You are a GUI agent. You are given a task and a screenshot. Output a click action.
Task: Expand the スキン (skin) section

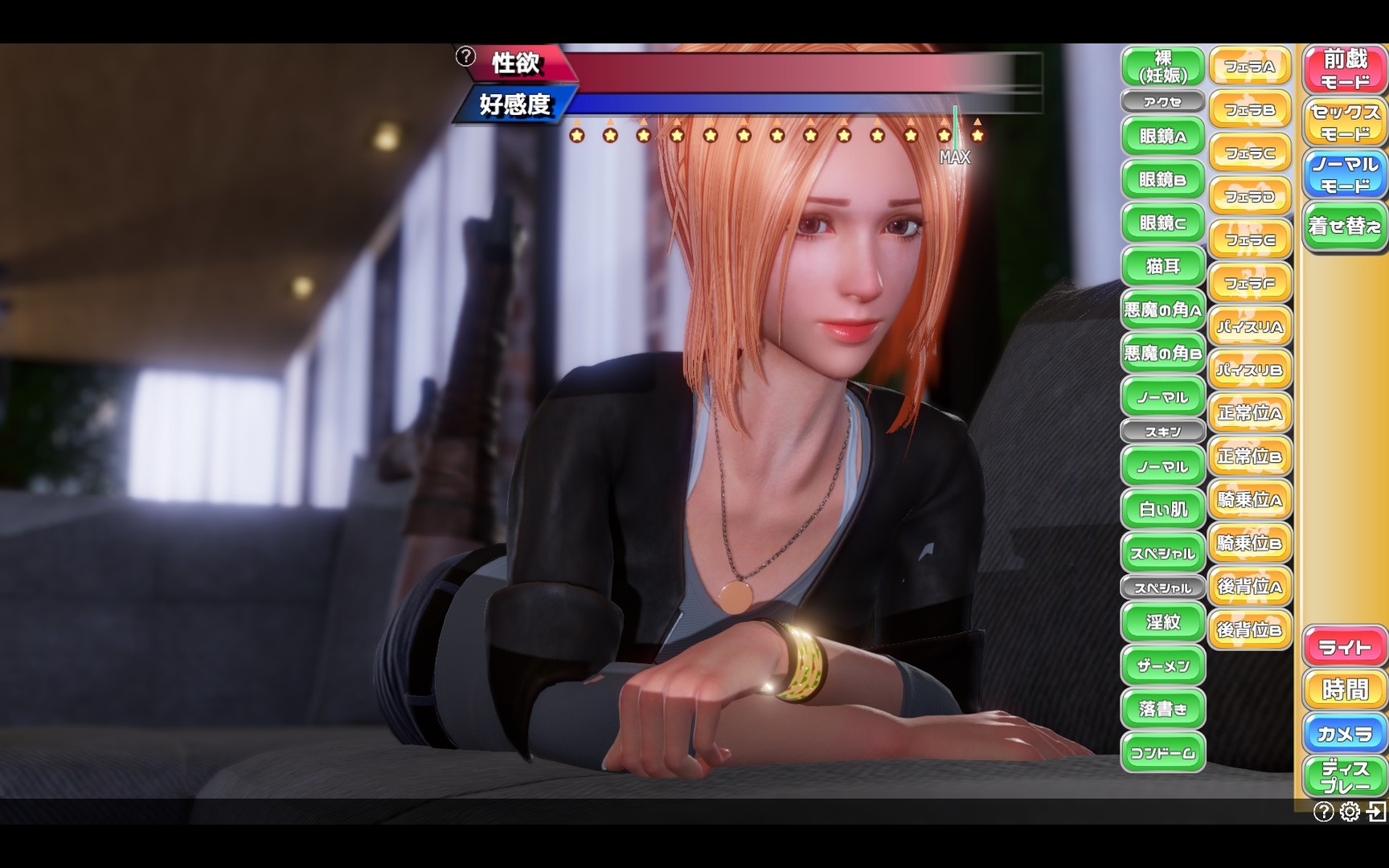click(1162, 431)
